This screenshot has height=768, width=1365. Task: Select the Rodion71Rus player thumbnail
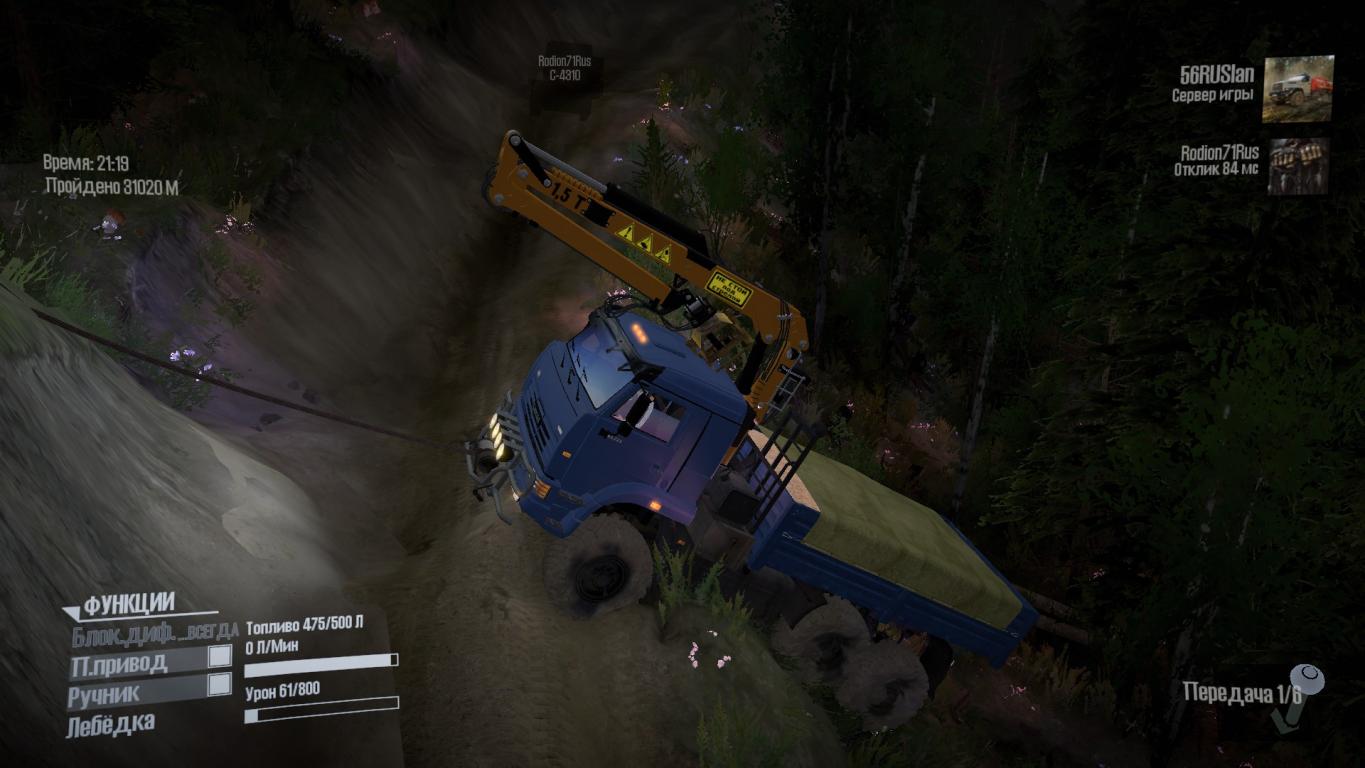[1298, 165]
